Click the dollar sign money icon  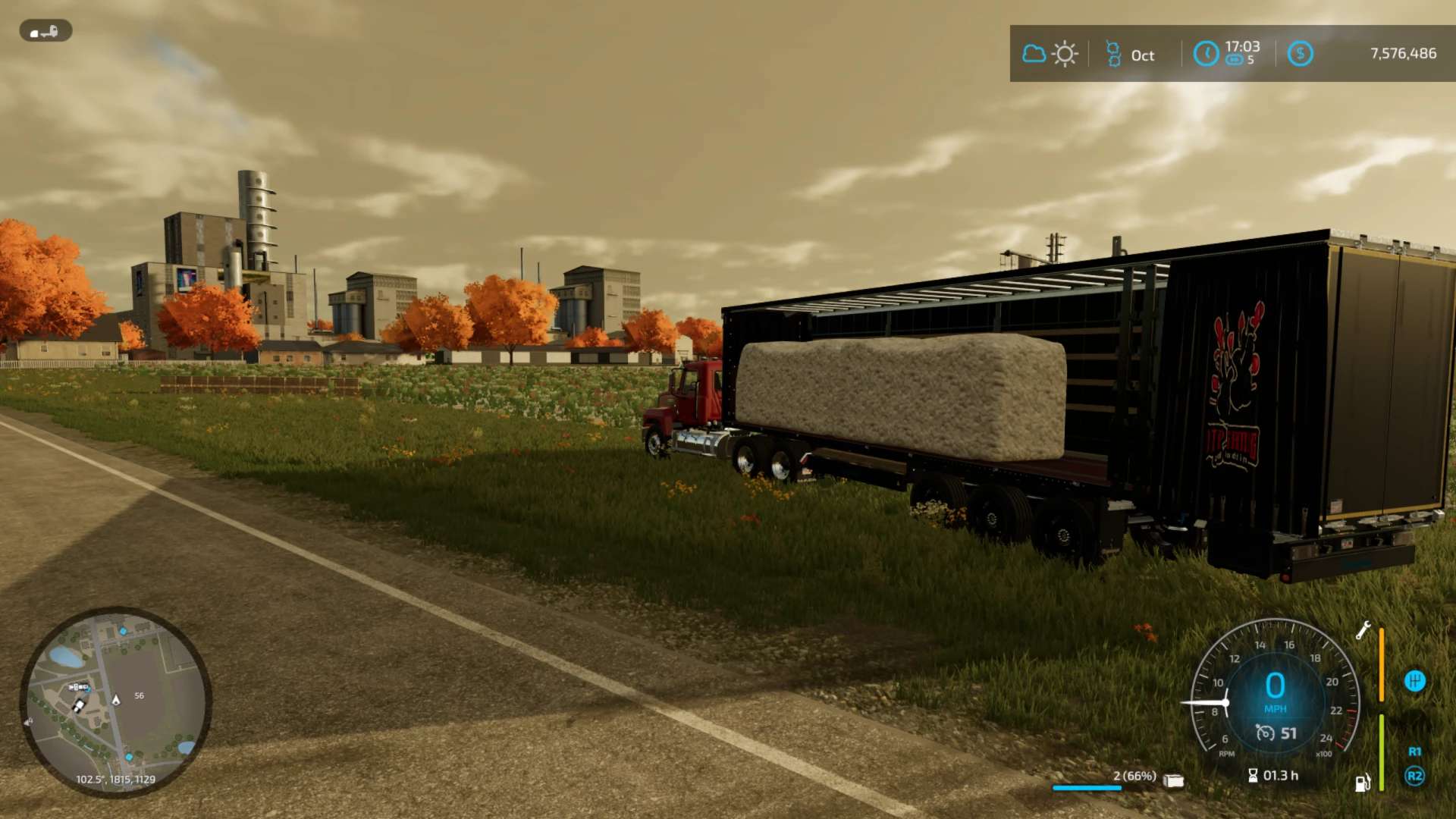1300,54
